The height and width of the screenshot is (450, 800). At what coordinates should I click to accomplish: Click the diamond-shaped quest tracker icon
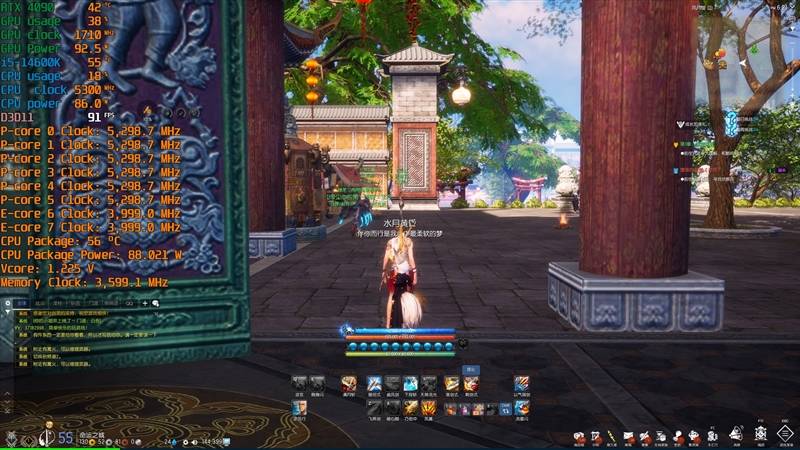(731, 123)
